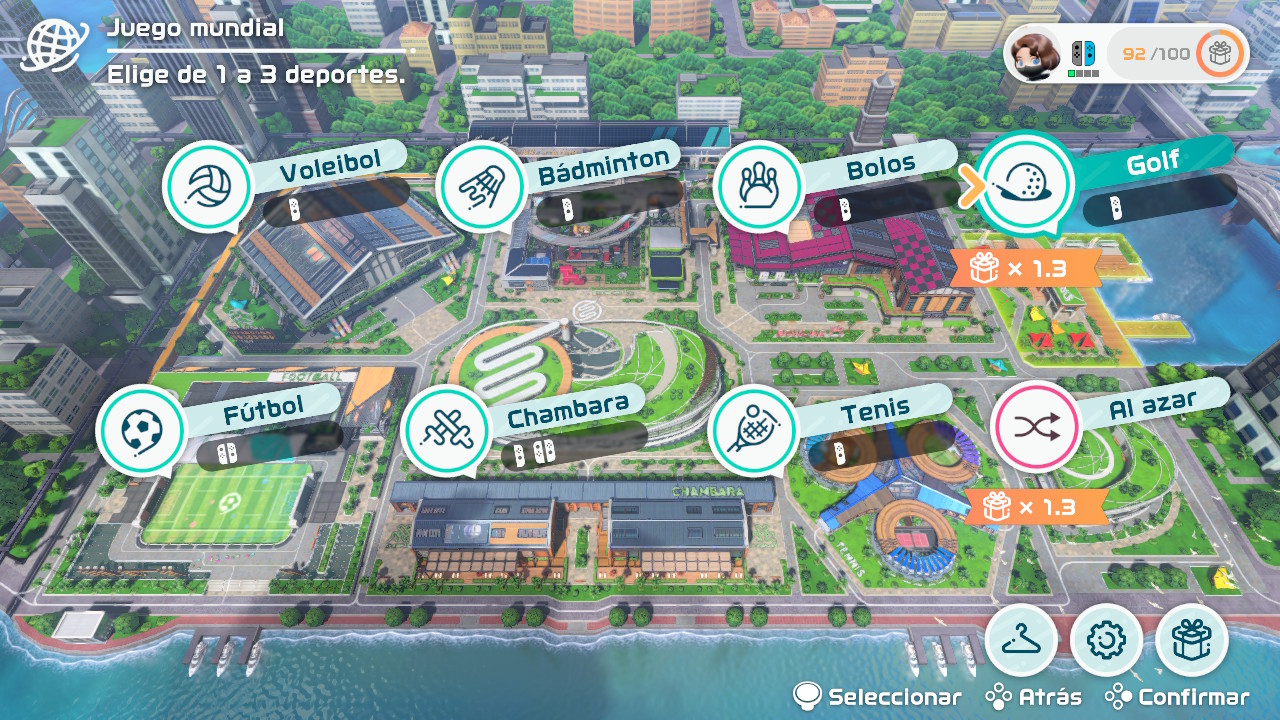
Task: Choose the Fútbol sport
Action: [141, 431]
